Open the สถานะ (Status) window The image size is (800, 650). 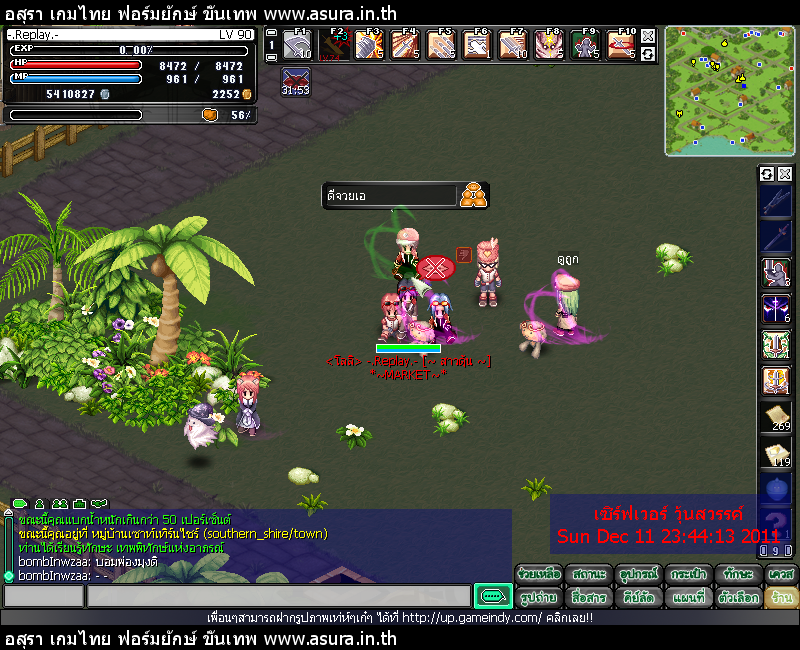click(x=590, y=574)
